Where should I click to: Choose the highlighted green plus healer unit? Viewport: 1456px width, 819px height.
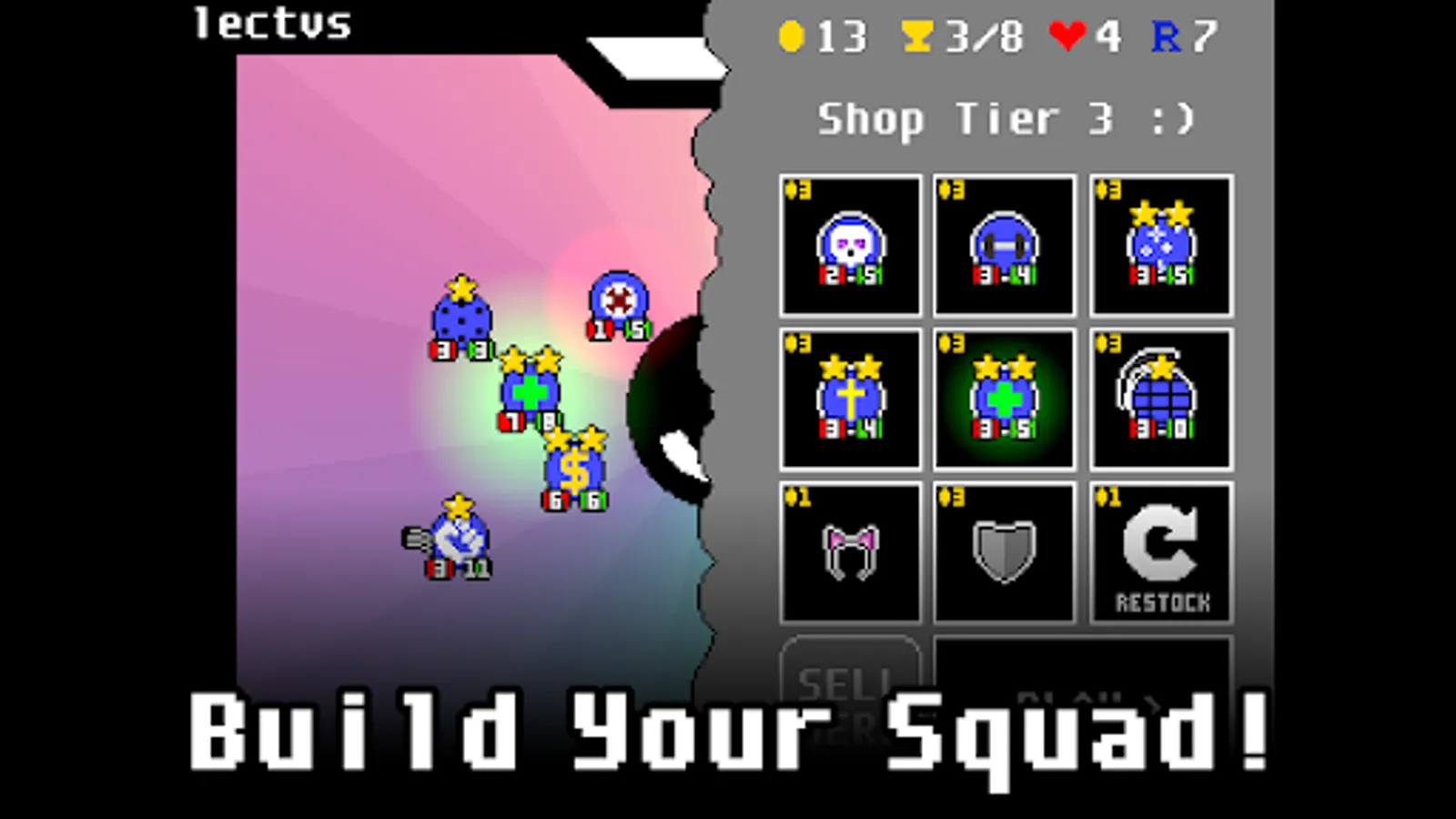1005,399
